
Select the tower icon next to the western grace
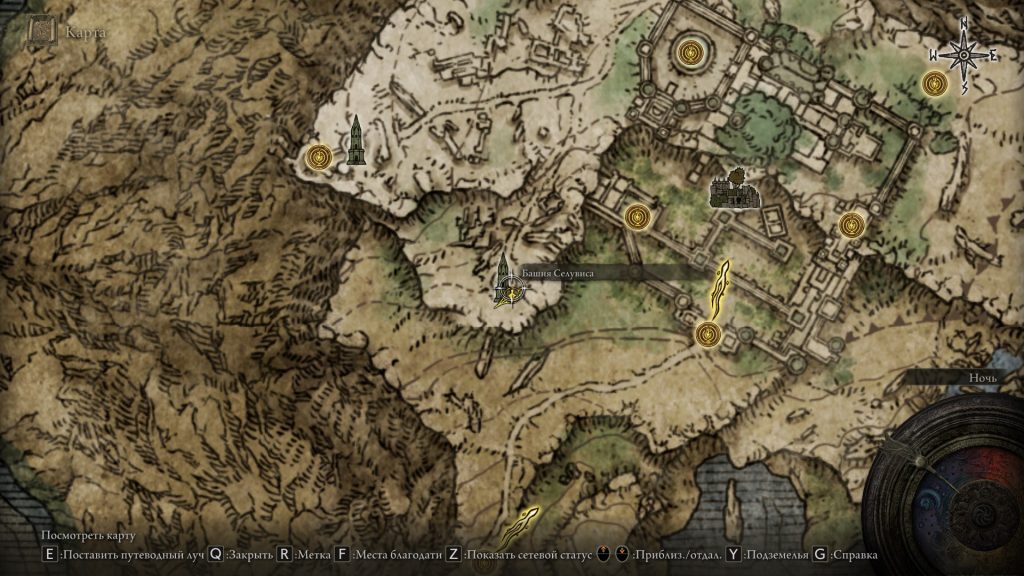click(x=356, y=140)
